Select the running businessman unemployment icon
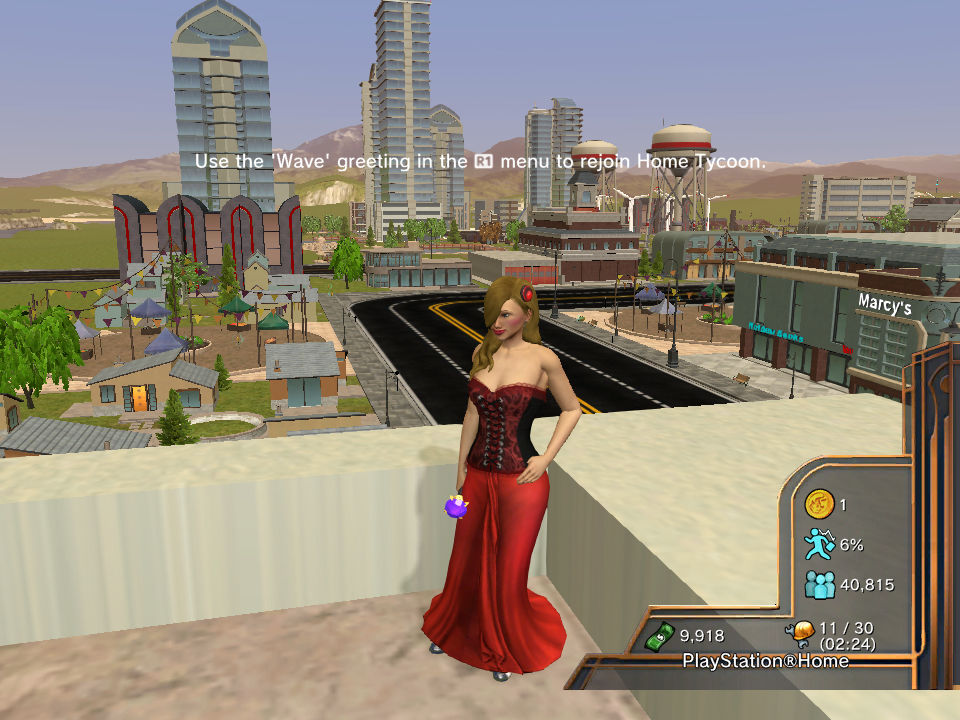This screenshot has width=960, height=720. pyautogui.click(x=820, y=544)
